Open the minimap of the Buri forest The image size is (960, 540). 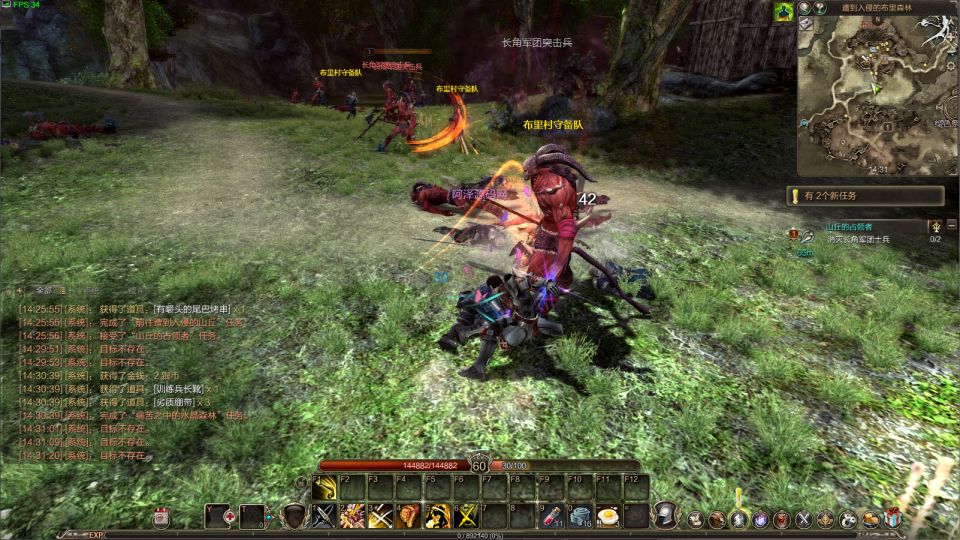[876, 95]
